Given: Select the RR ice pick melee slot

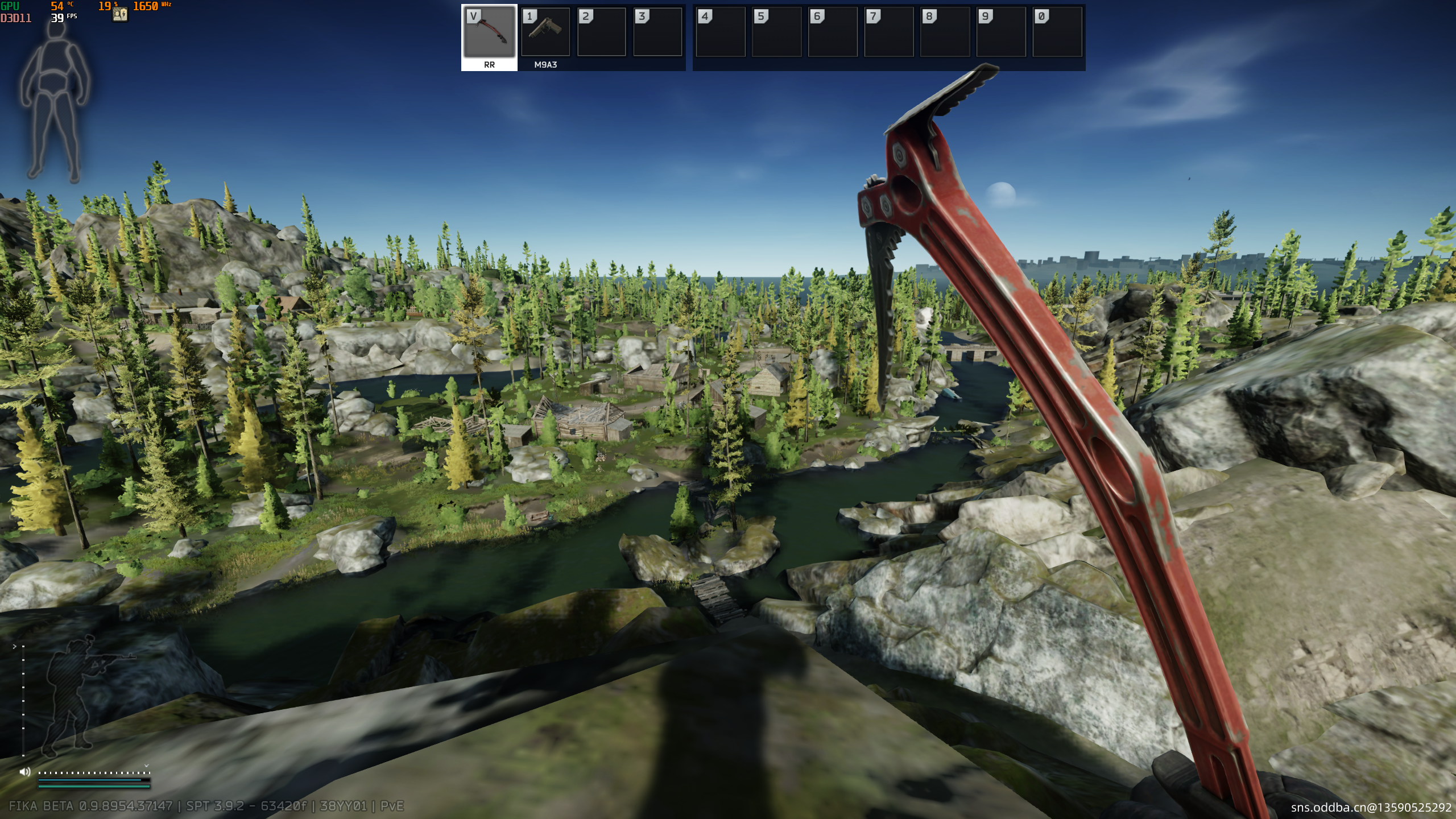Looking at the screenshot, I should coord(489,33).
